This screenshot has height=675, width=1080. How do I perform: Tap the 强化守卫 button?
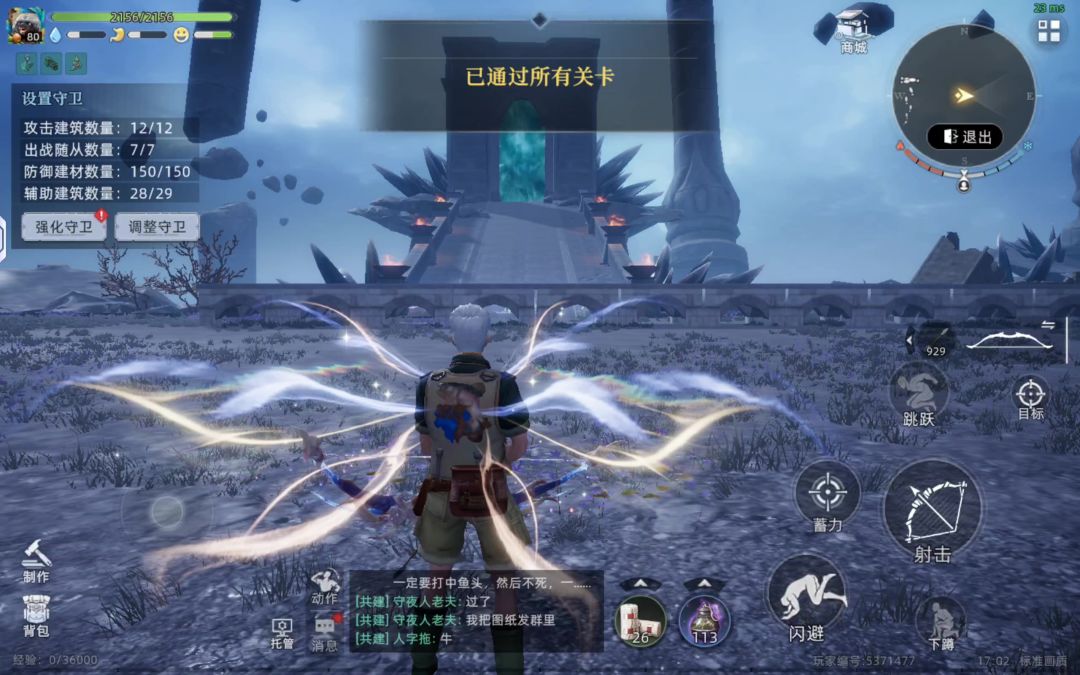(64, 227)
